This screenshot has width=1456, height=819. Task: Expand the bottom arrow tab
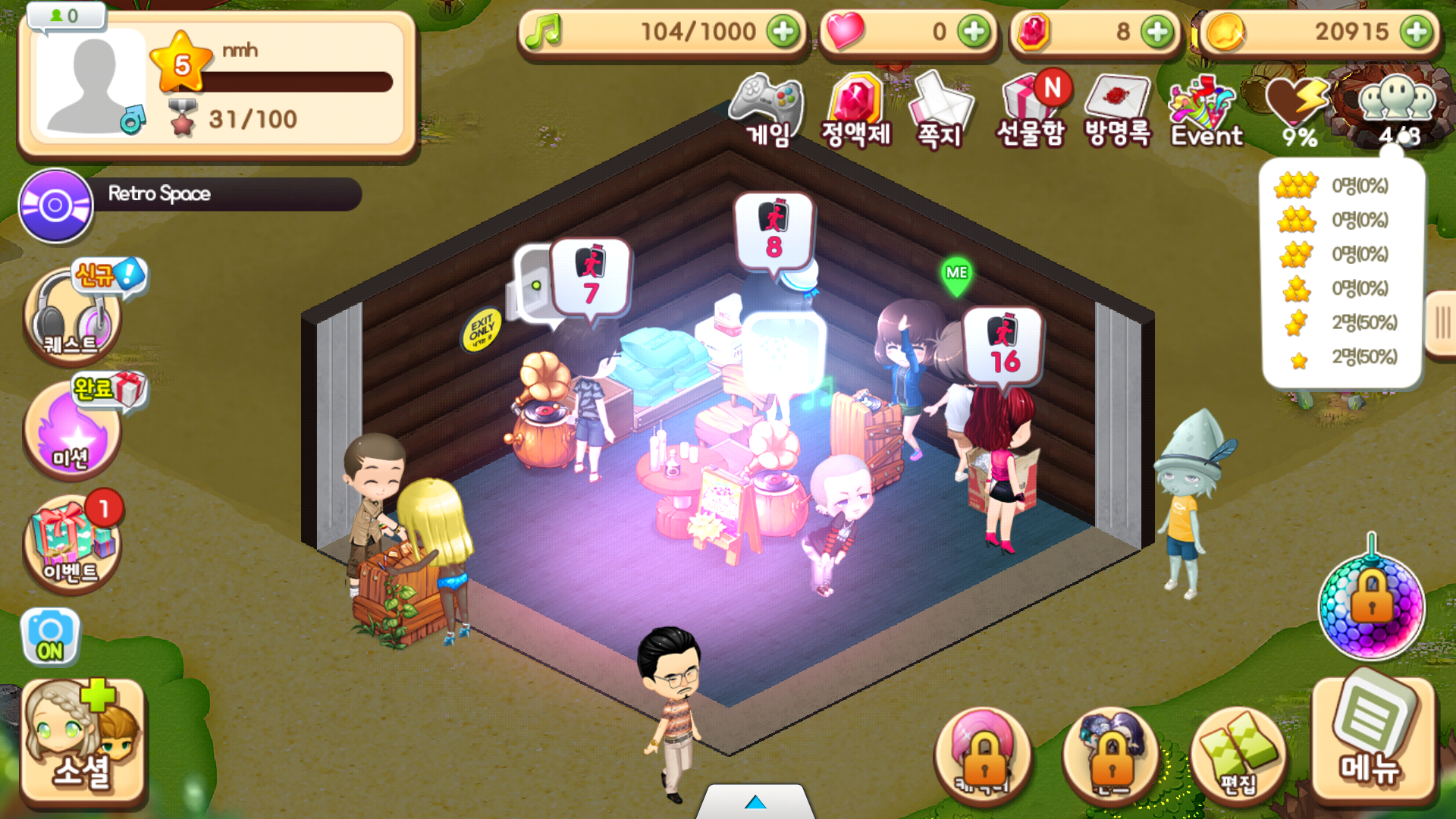[x=755, y=802]
